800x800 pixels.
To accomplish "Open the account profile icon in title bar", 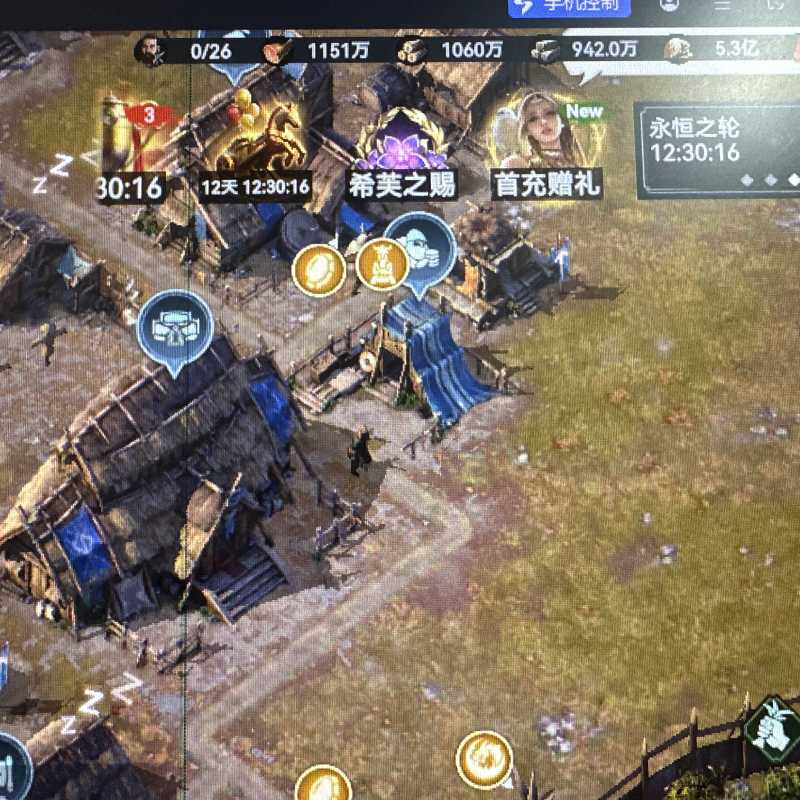I will tap(670, 5).
